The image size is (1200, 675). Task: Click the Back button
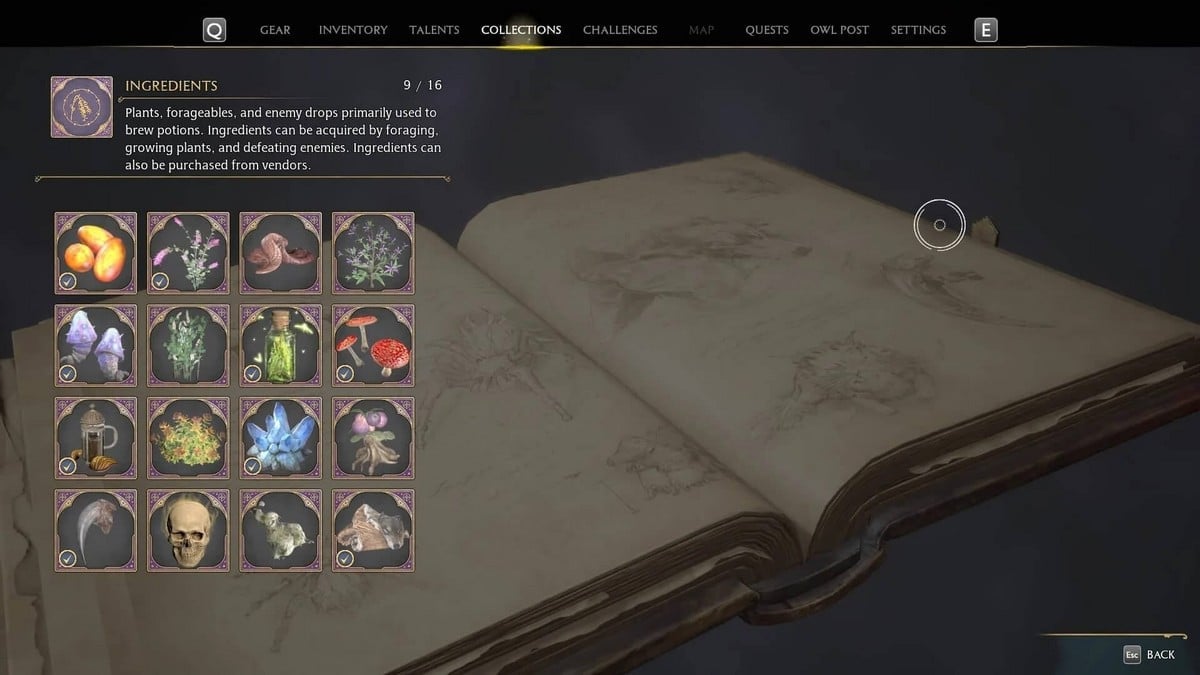pos(1150,654)
